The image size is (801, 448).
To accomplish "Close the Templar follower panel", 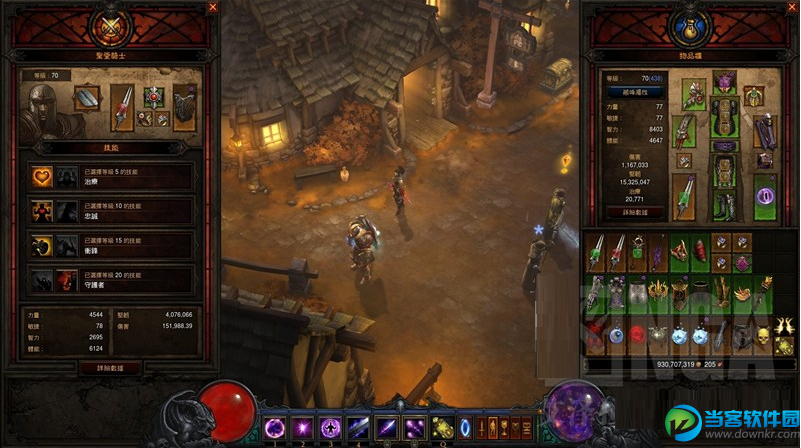I will coord(212,7).
